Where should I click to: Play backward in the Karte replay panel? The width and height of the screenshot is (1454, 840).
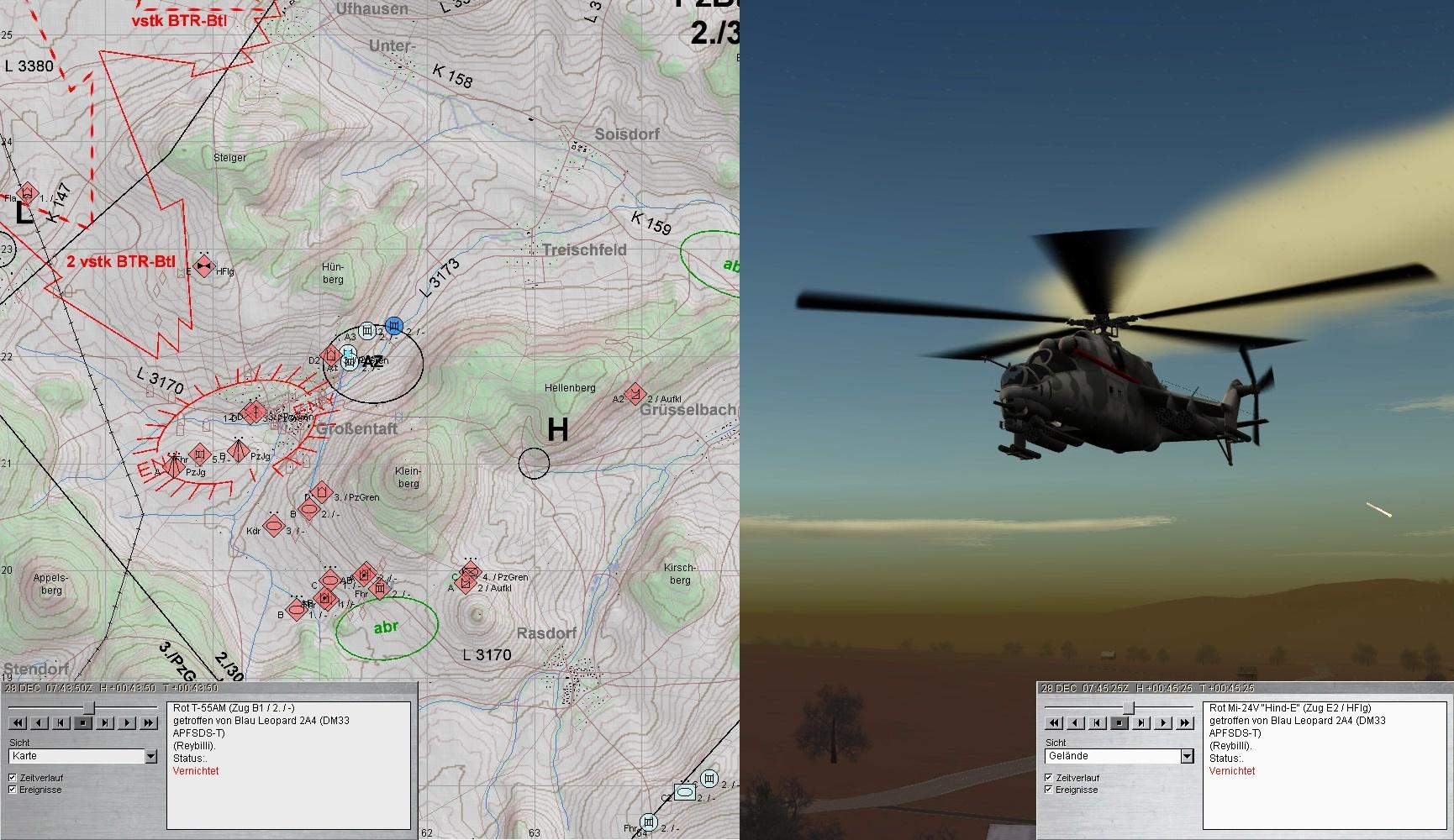pyautogui.click(x=39, y=722)
